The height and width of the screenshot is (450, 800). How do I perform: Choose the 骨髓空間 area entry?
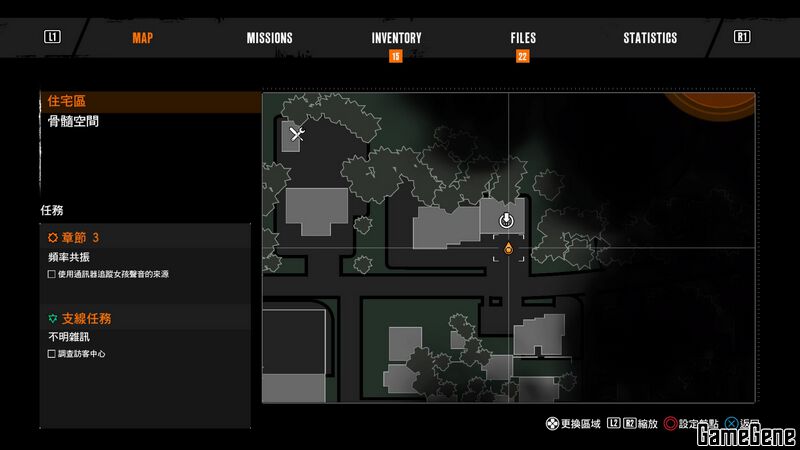[73, 122]
